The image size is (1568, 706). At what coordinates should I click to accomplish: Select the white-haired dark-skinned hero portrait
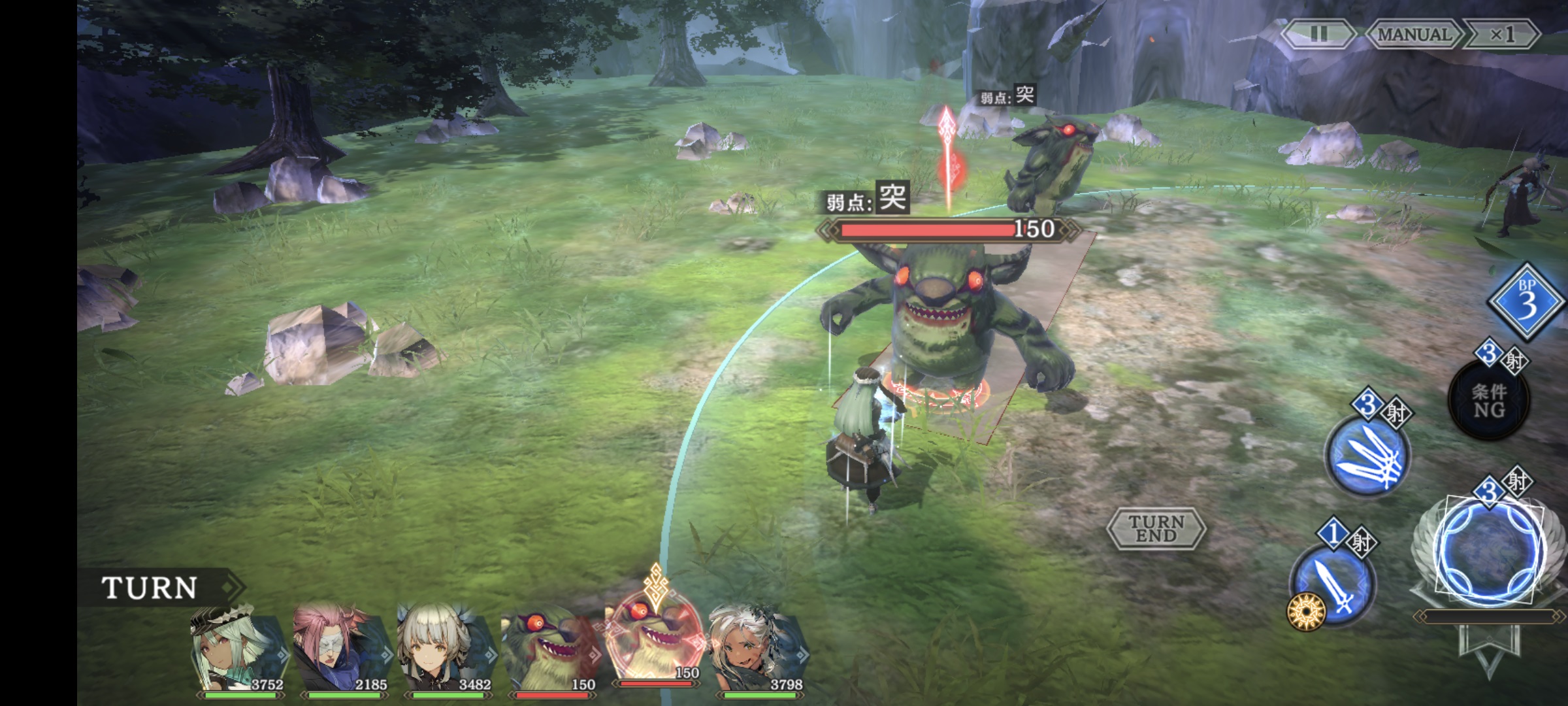(758, 649)
